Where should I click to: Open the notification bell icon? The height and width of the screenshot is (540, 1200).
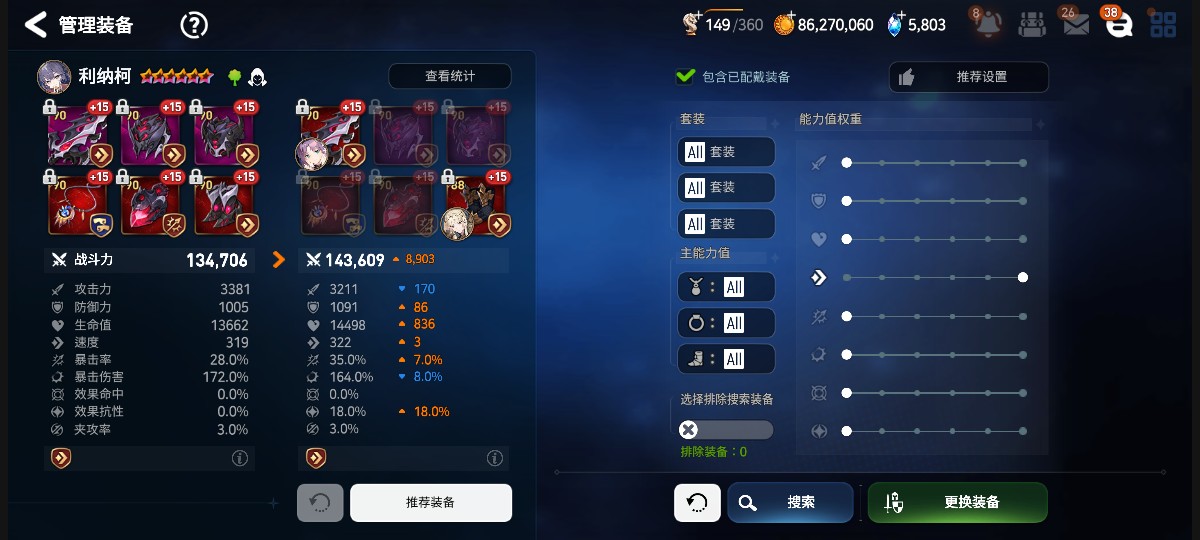990,25
